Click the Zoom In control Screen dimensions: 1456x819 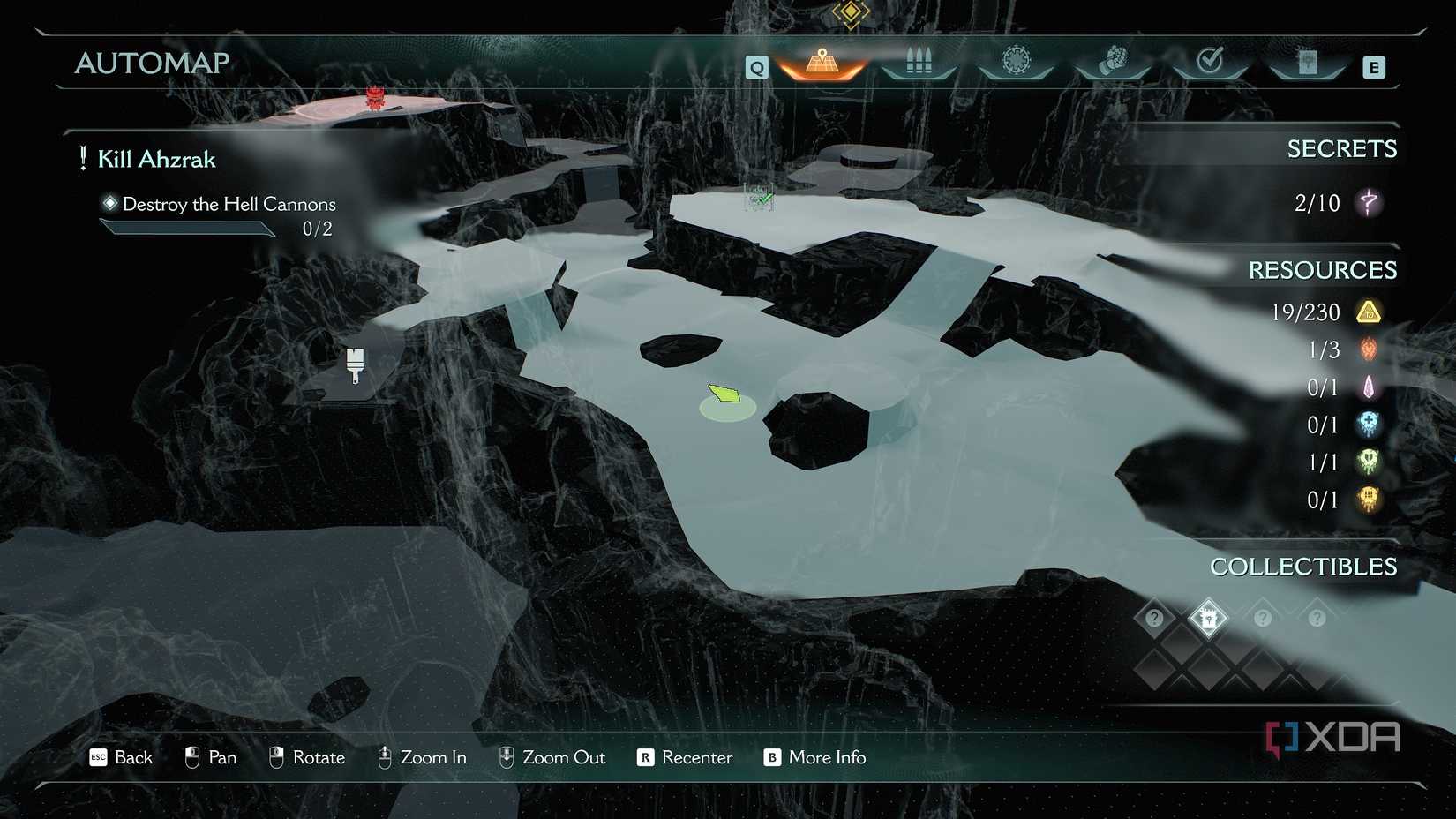[x=422, y=758]
